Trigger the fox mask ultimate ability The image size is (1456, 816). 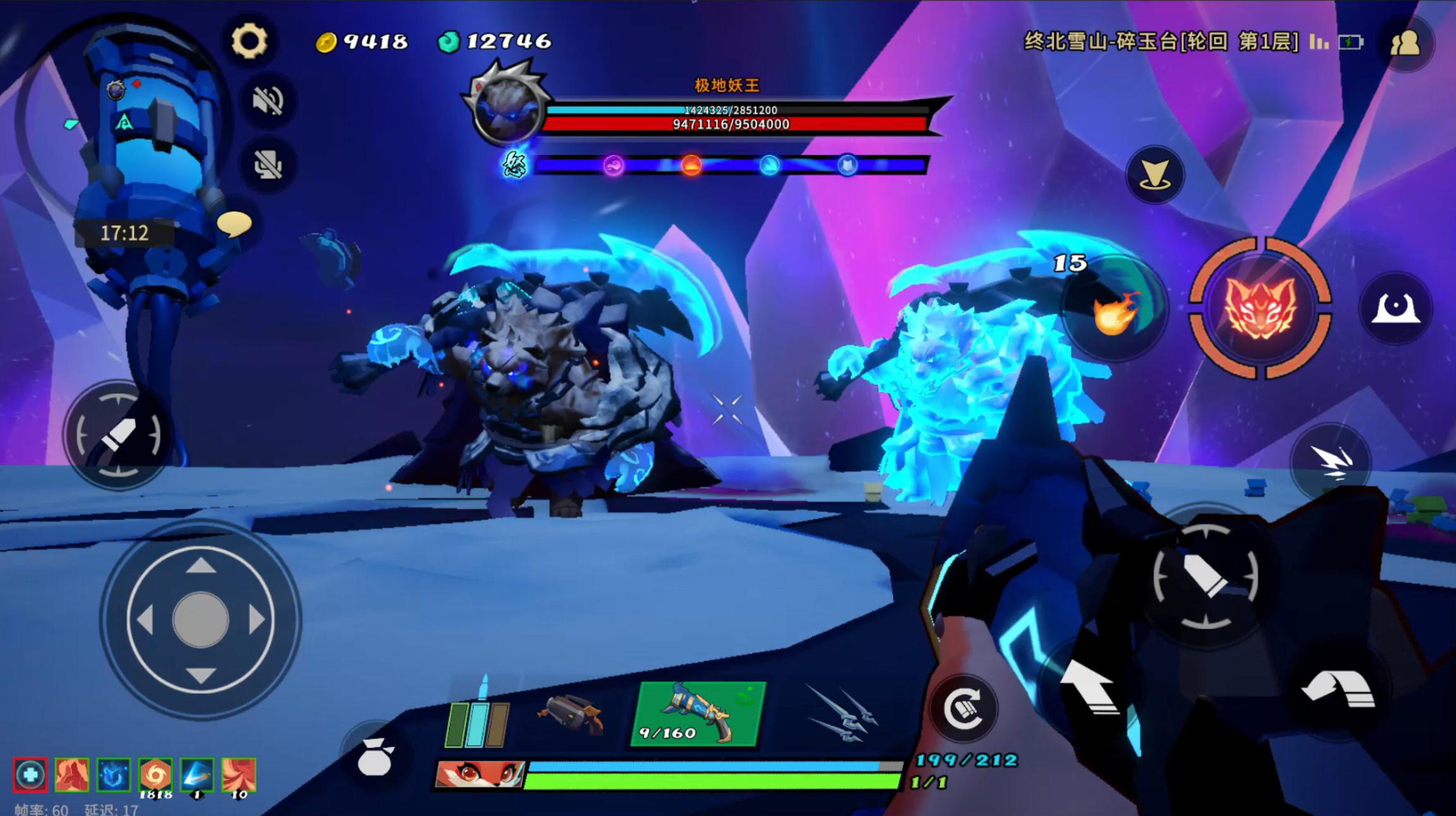pyautogui.click(x=1260, y=308)
